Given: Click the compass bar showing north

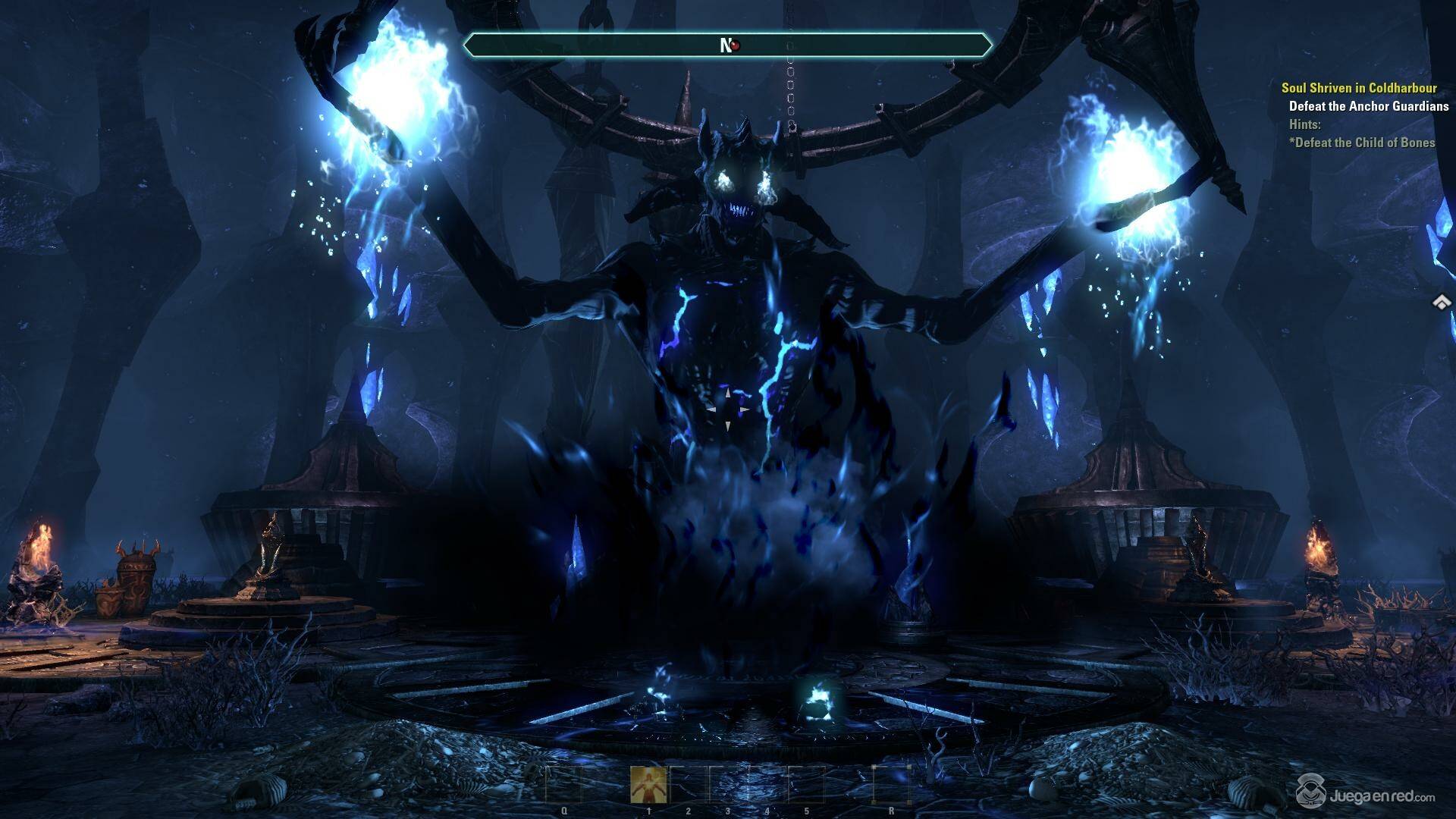Looking at the screenshot, I should point(727,45).
